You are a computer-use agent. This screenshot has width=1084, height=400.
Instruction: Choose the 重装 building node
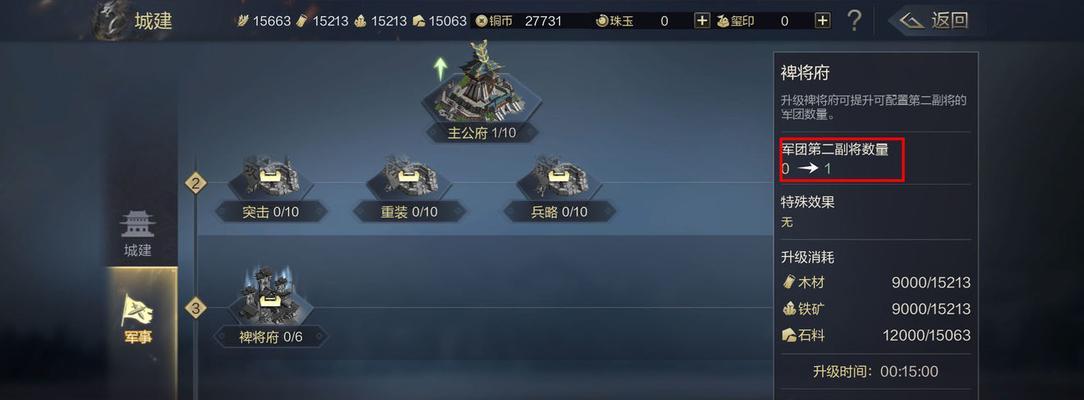coord(409,186)
